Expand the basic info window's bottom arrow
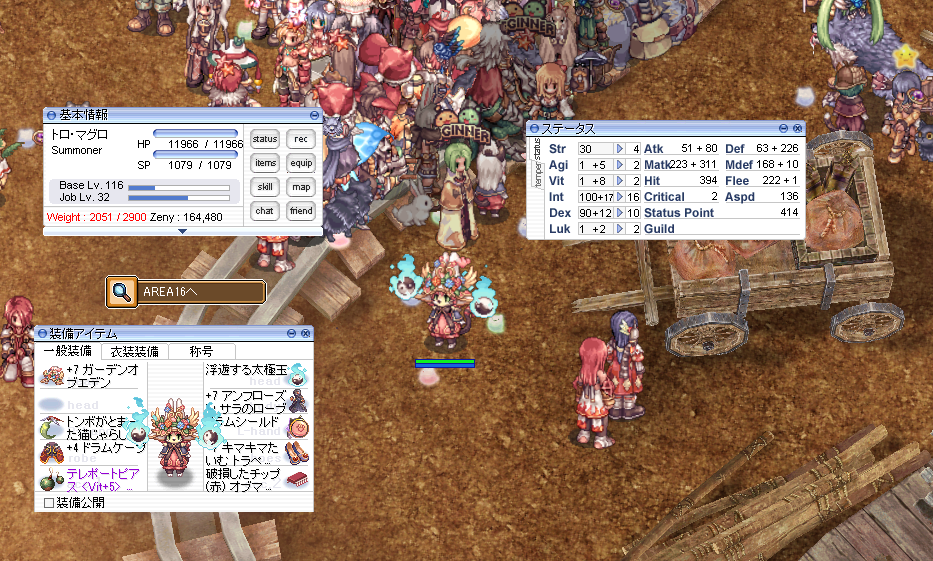This screenshot has height=561, width=933. (x=182, y=231)
